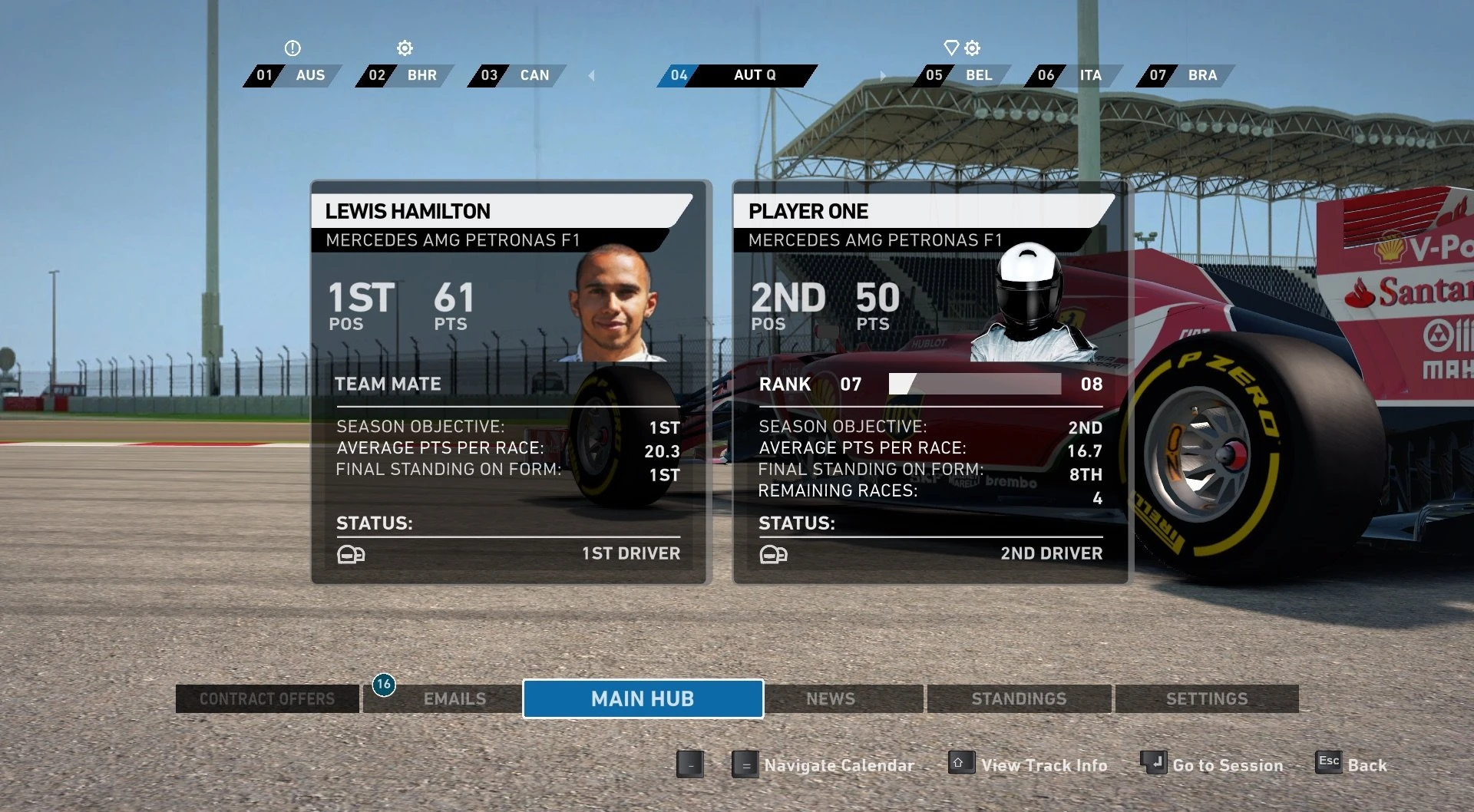This screenshot has height=812, width=1474.
Task: View the Standings tab
Action: (1019, 698)
